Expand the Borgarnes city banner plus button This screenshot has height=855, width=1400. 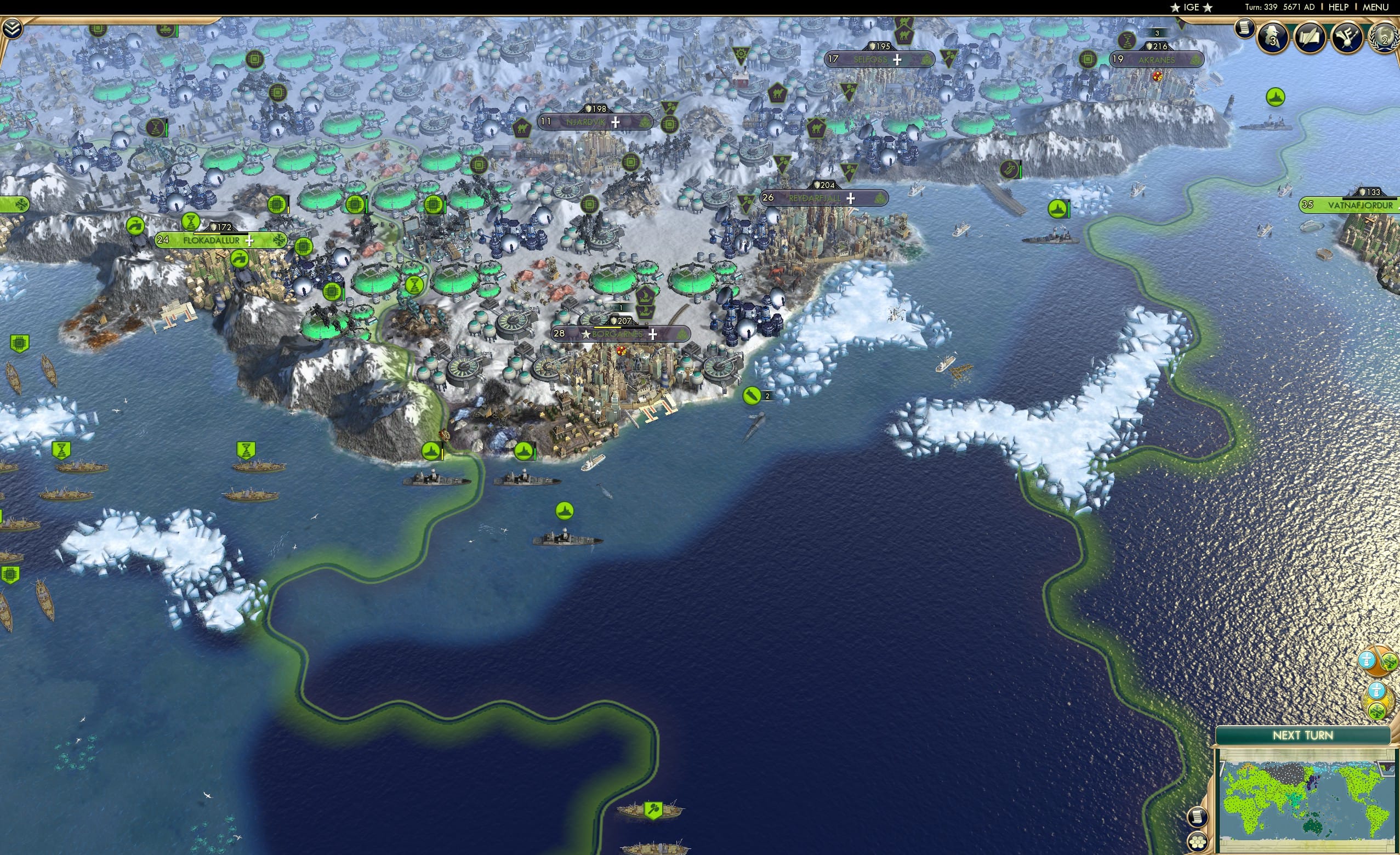point(652,335)
